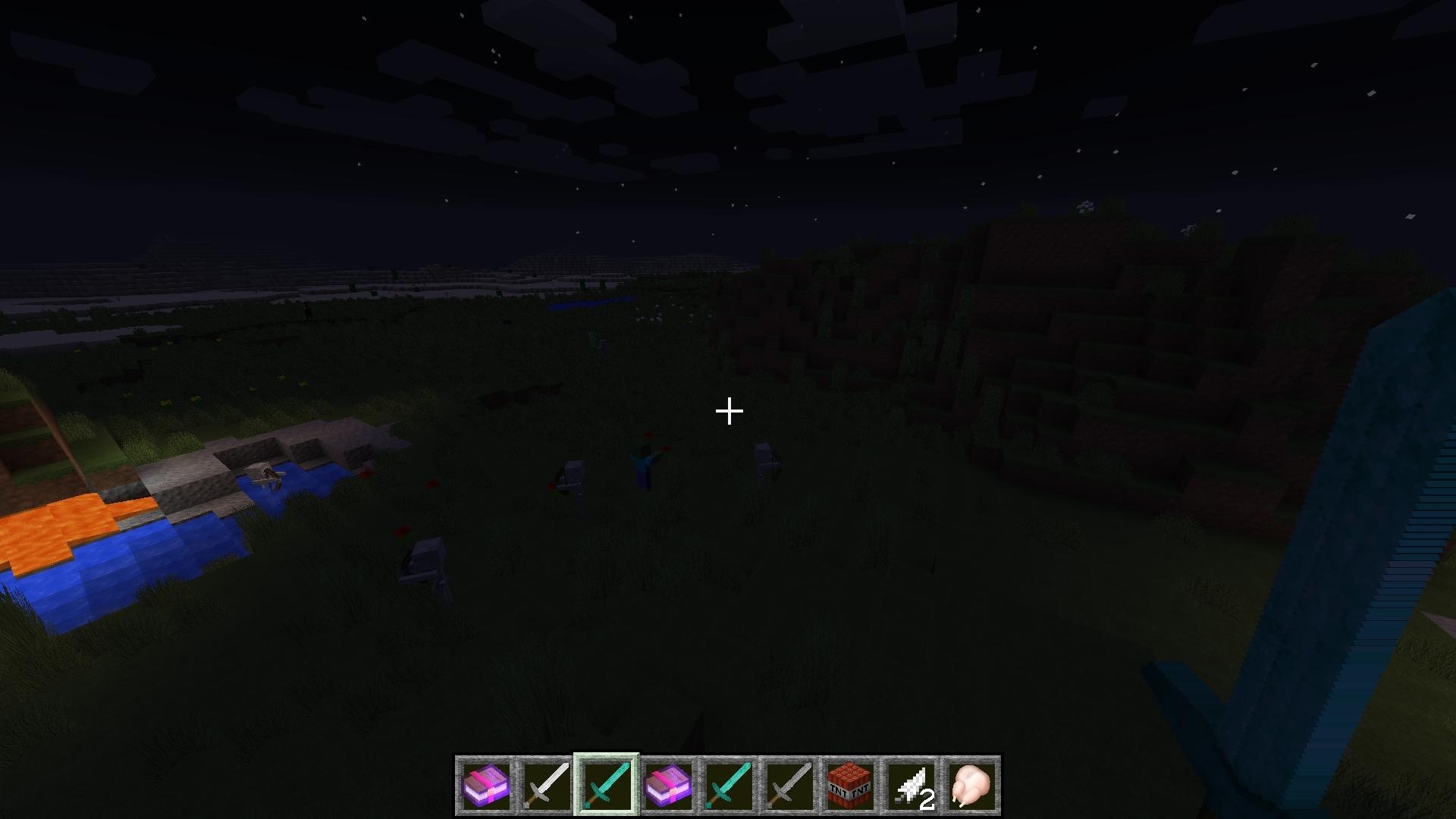Click the crosshair at screen center
The height and width of the screenshot is (819, 1456).
pyautogui.click(x=728, y=409)
